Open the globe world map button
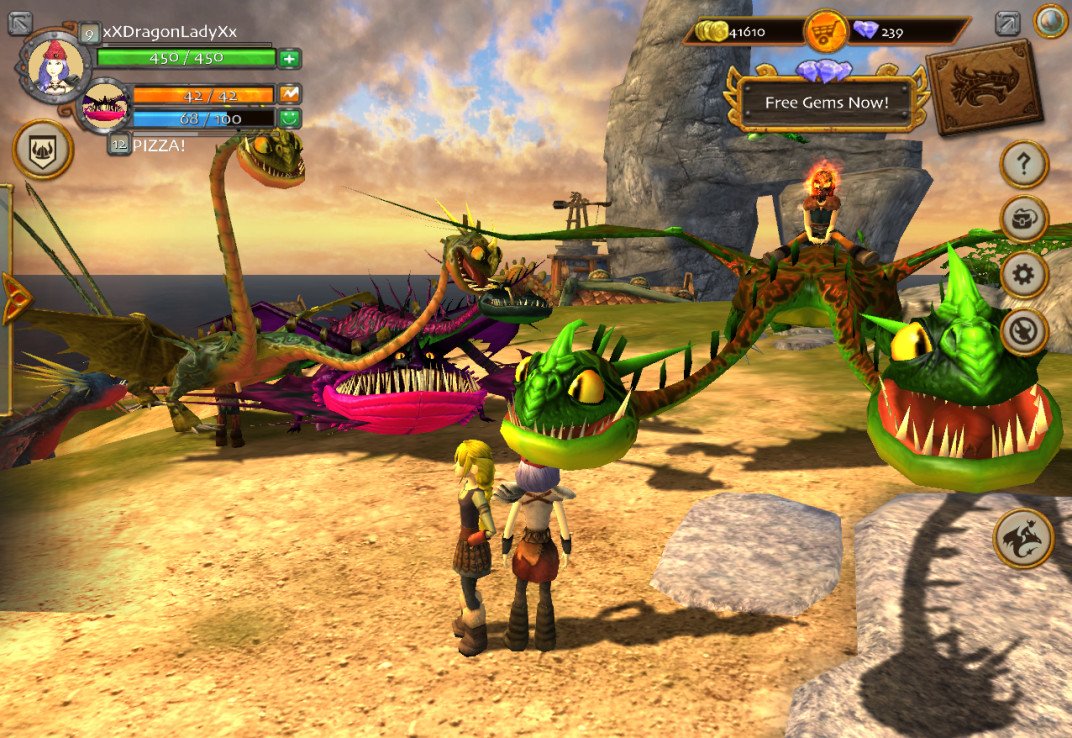1072x738 pixels. [x=1050, y=21]
